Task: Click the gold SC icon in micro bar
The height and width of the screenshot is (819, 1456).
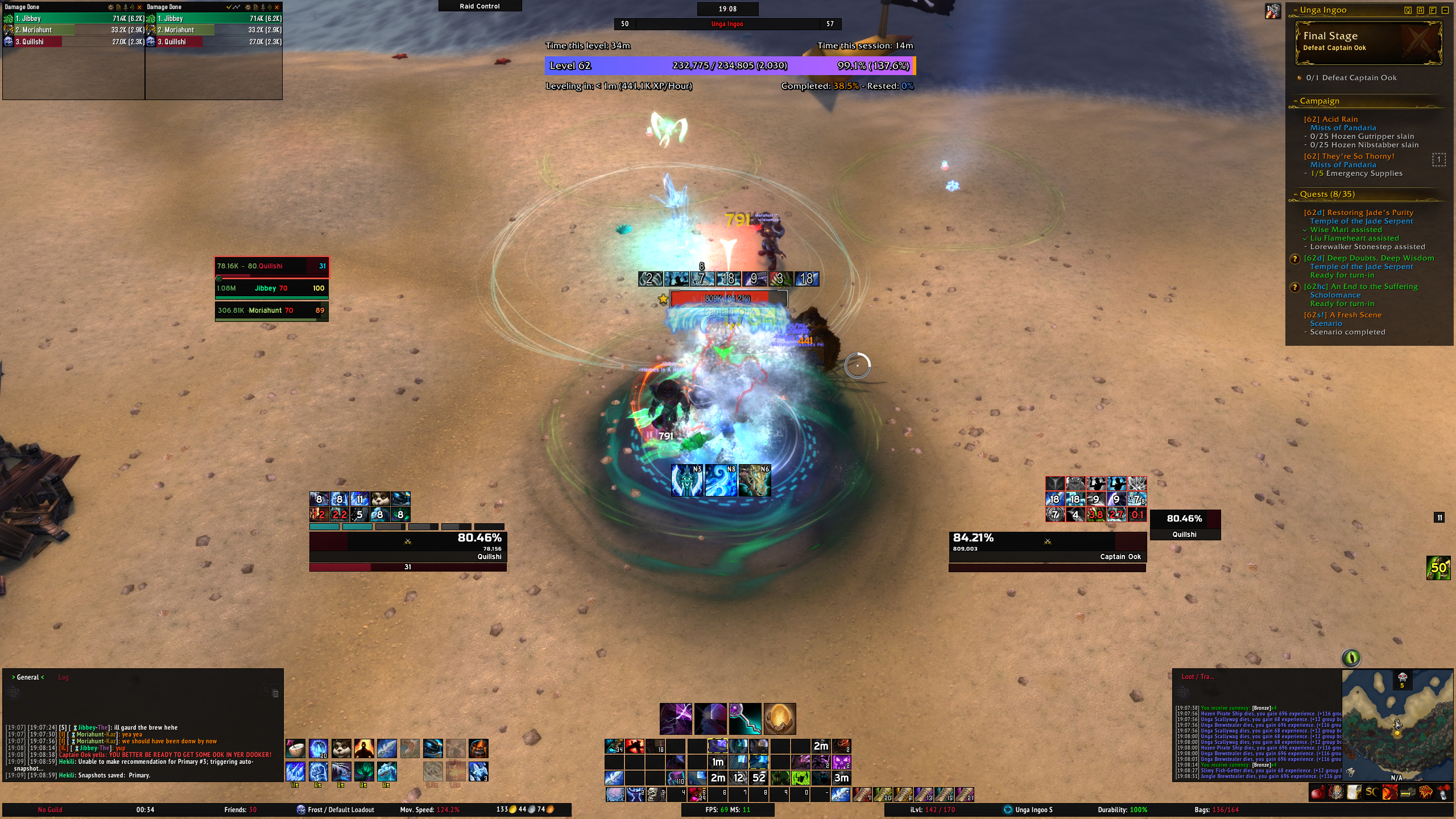Action: click(x=1371, y=792)
